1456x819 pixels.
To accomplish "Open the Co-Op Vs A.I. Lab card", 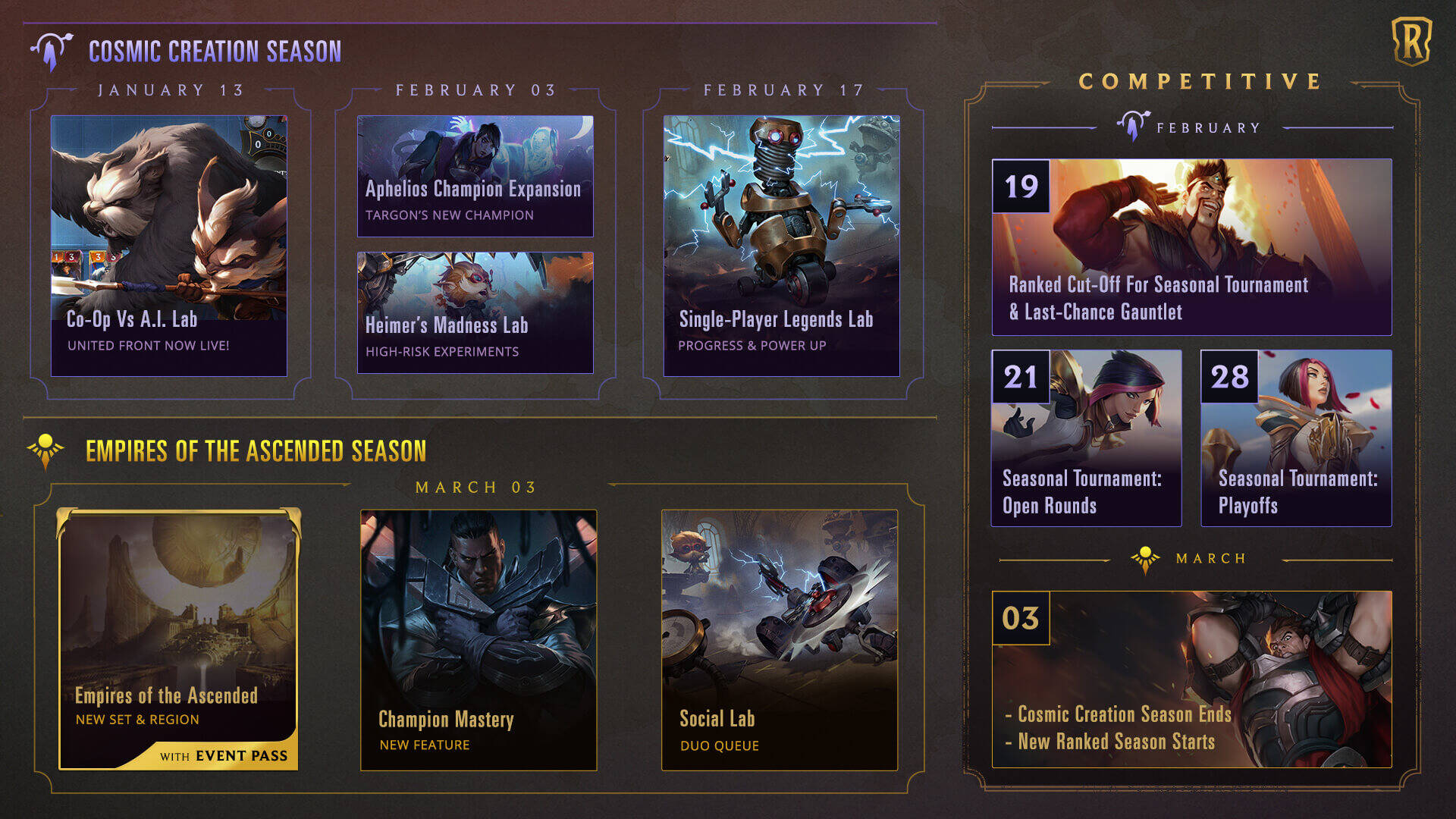I will click(168, 246).
